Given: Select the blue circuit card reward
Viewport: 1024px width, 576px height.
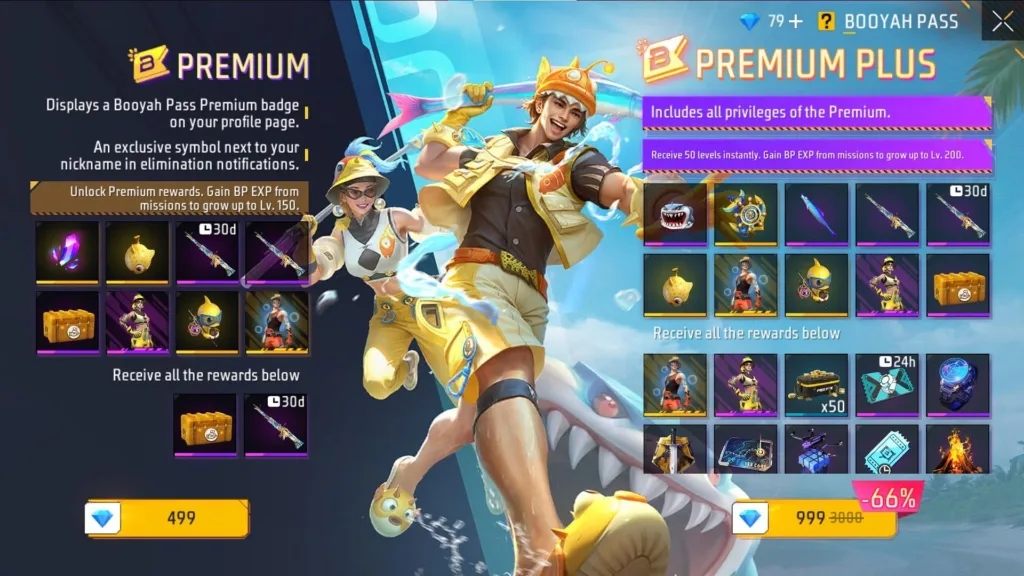Looking at the screenshot, I should (746, 450).
